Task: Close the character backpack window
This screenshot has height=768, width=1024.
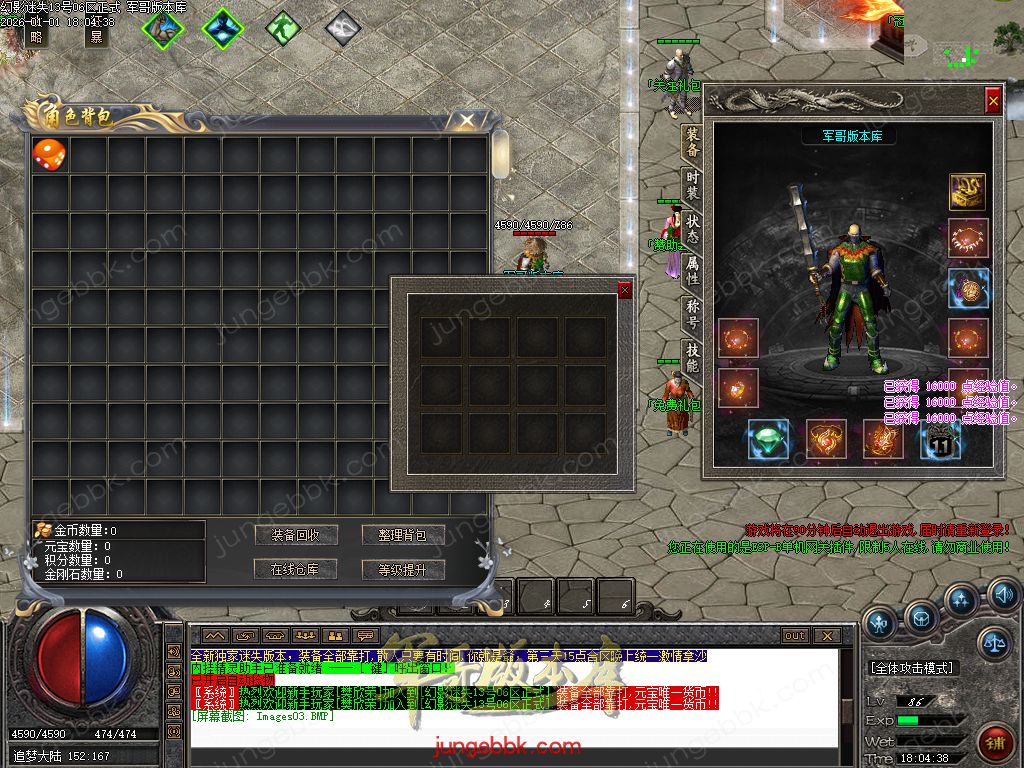Action: pos(467,121)
